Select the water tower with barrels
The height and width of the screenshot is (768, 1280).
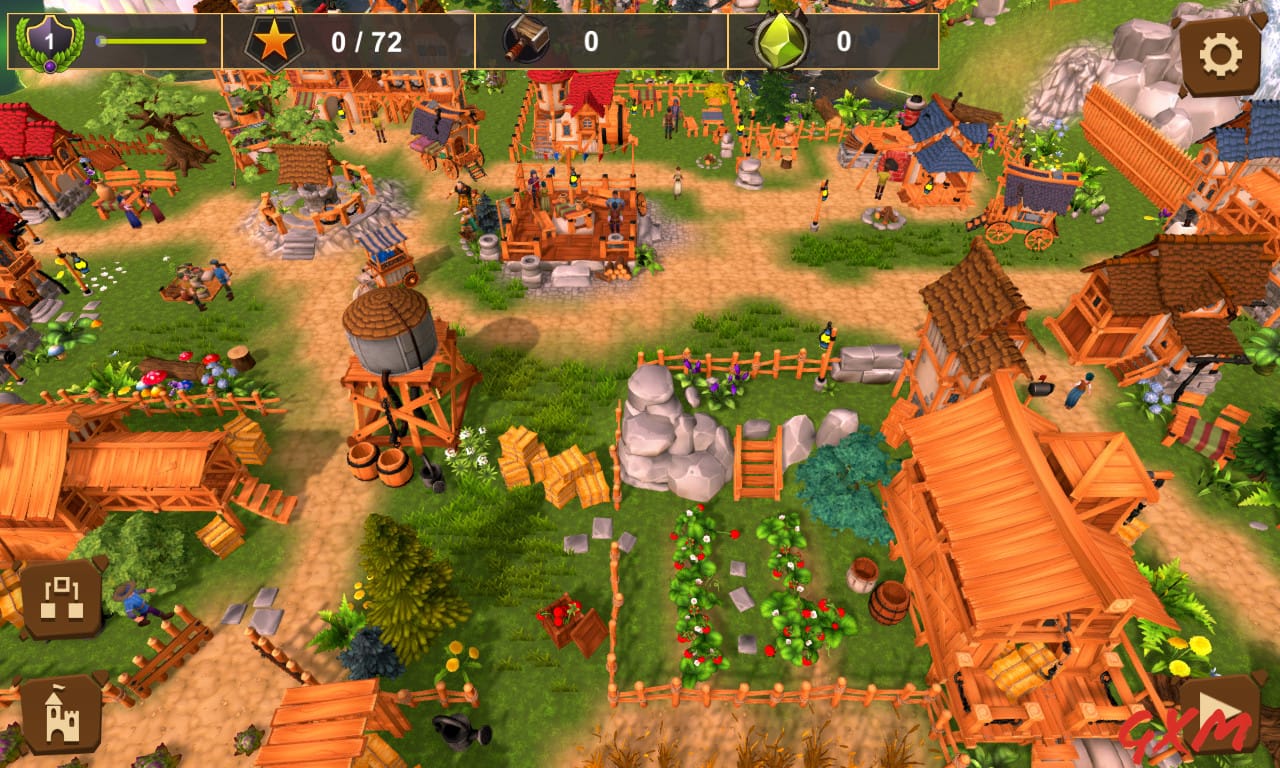coord(395,350)
